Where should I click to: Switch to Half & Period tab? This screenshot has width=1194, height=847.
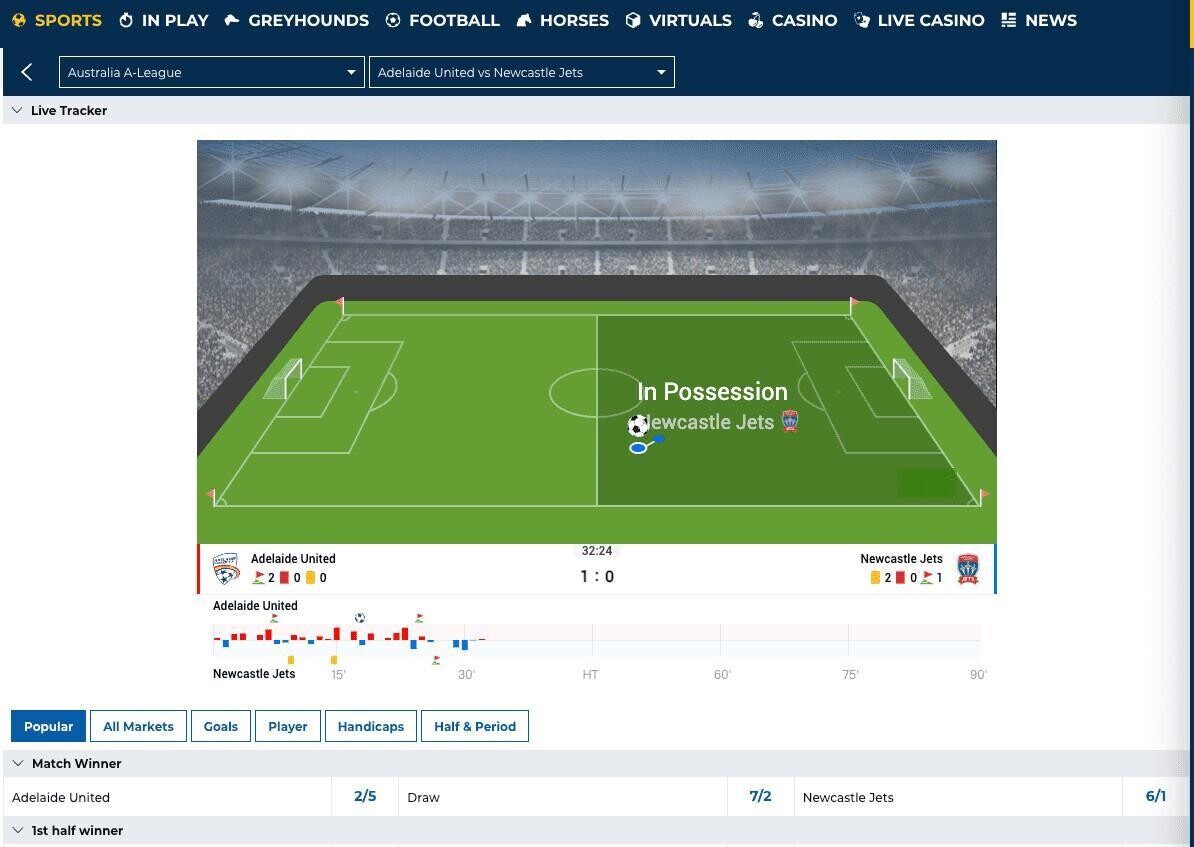click(x=475, y=726)
